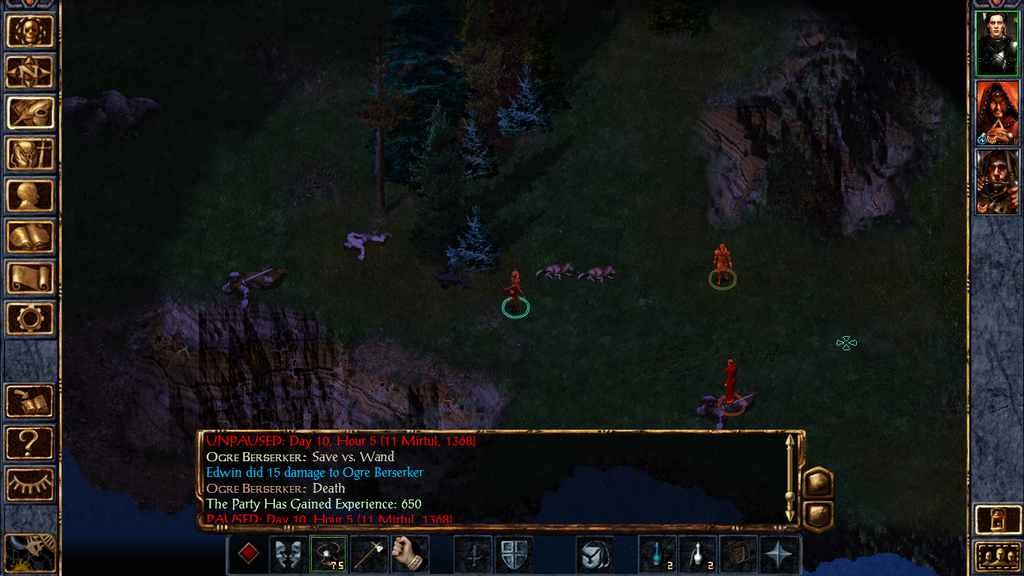Open the priest scroll screen
This screenshot has height=576, width=1024.
(x=30, y=278)
